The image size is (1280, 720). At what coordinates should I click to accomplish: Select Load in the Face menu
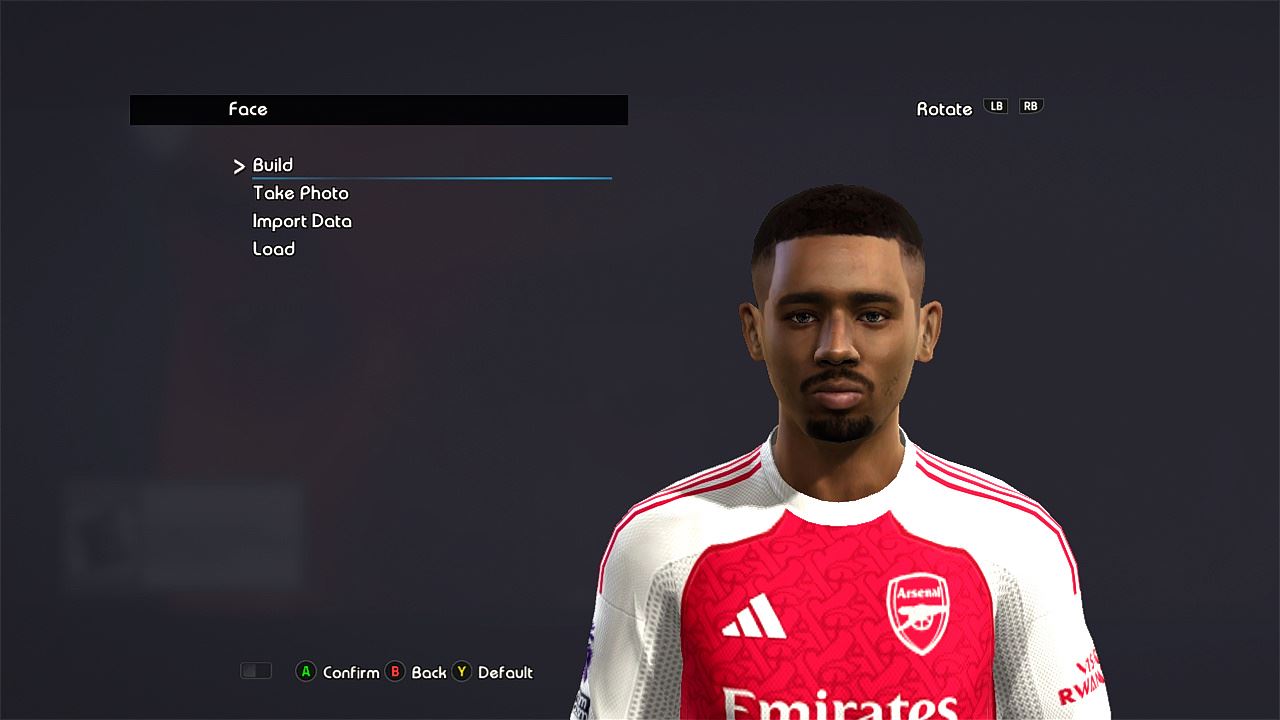pos(273,249)
